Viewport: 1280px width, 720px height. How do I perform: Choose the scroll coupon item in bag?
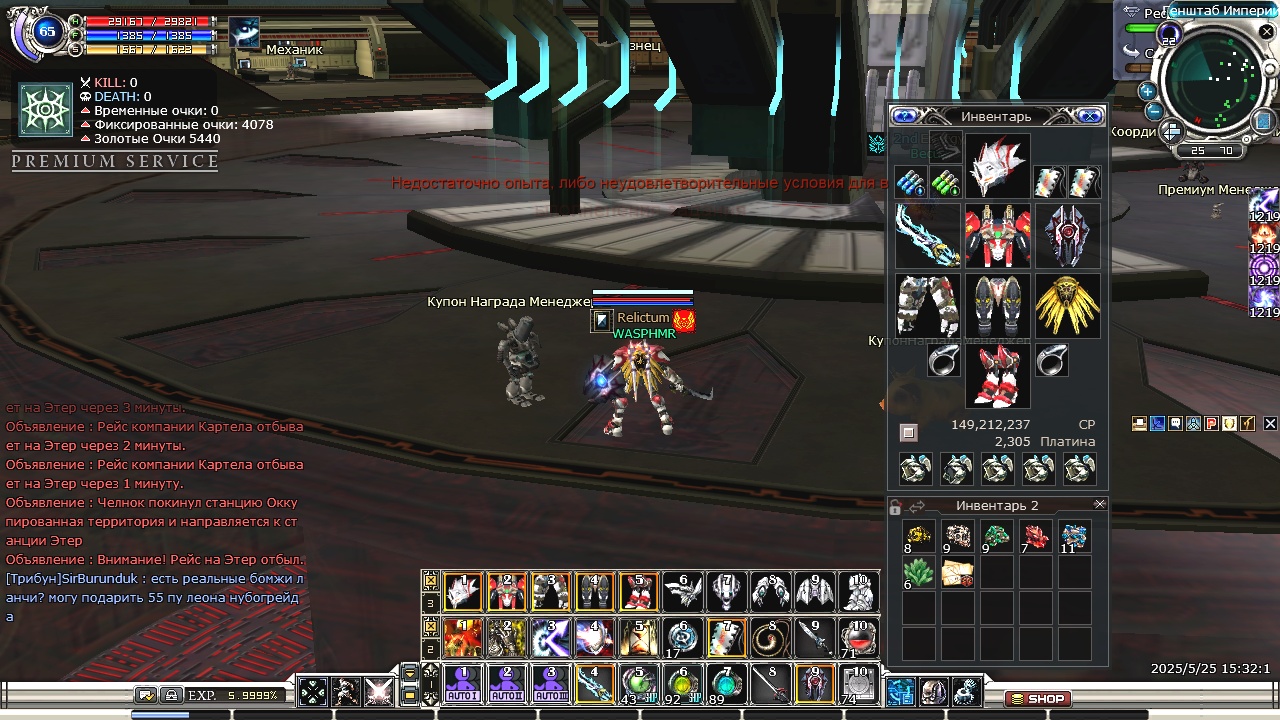pos(957,574)
